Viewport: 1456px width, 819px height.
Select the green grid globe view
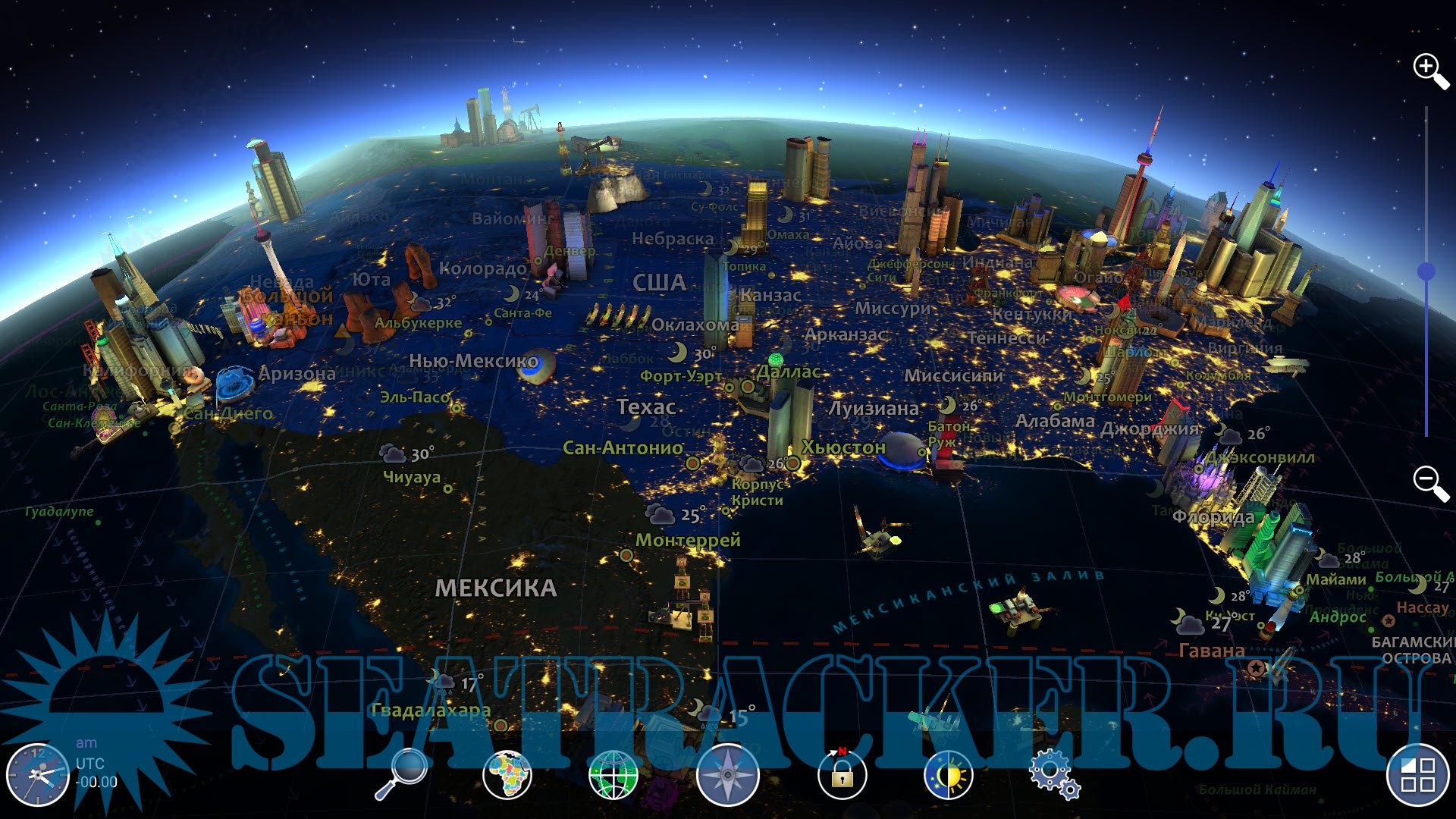pyautogui.click(x=613, y=775)
